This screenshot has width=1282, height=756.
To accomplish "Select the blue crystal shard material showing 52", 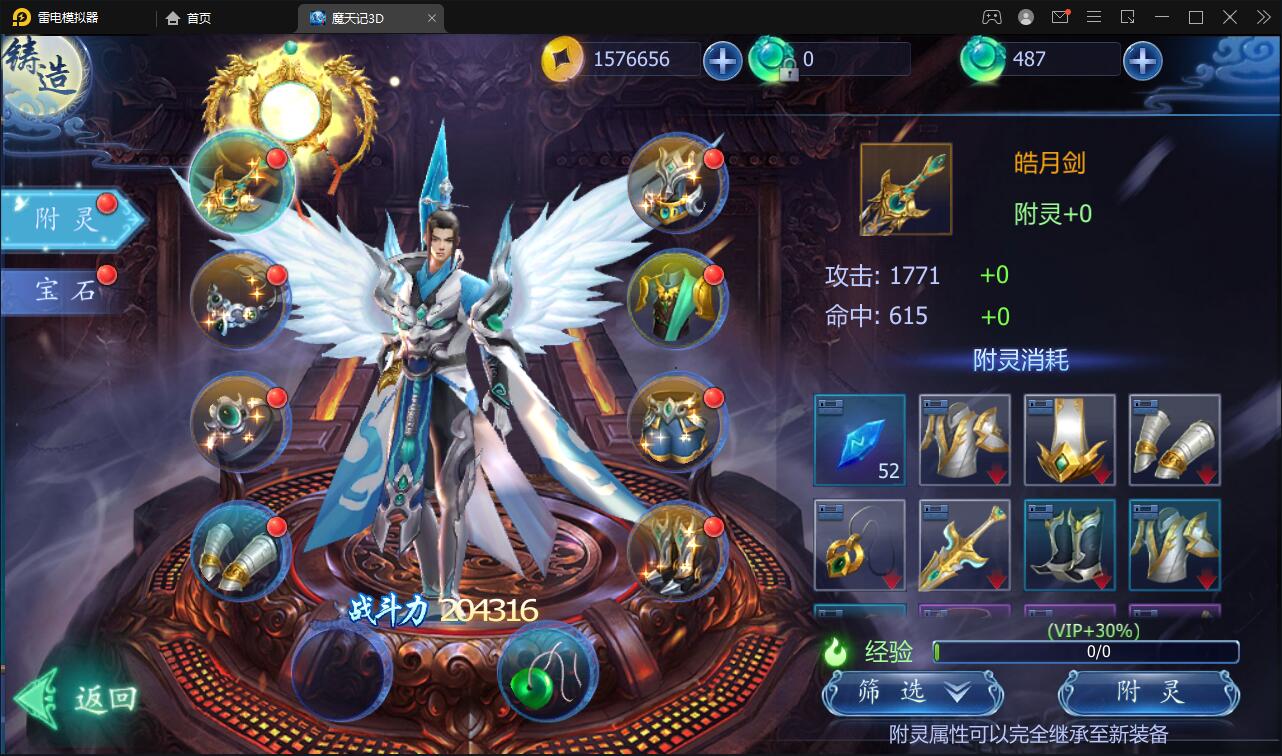I will point(858,440).
